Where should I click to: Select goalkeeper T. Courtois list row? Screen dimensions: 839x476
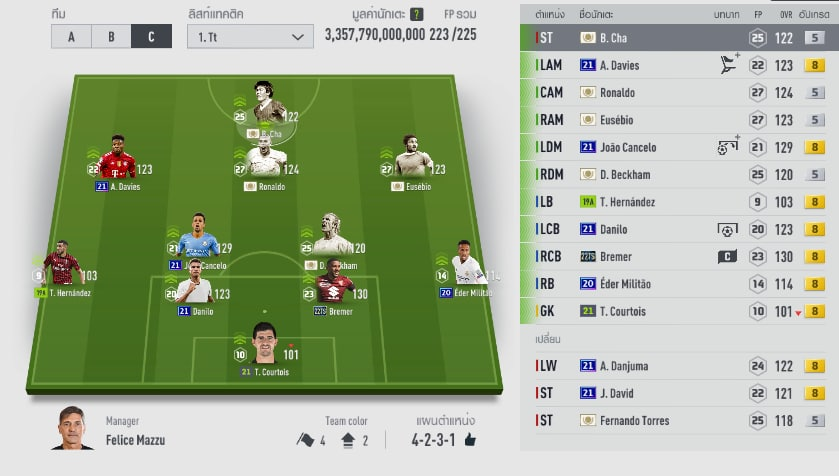point(680,311)
